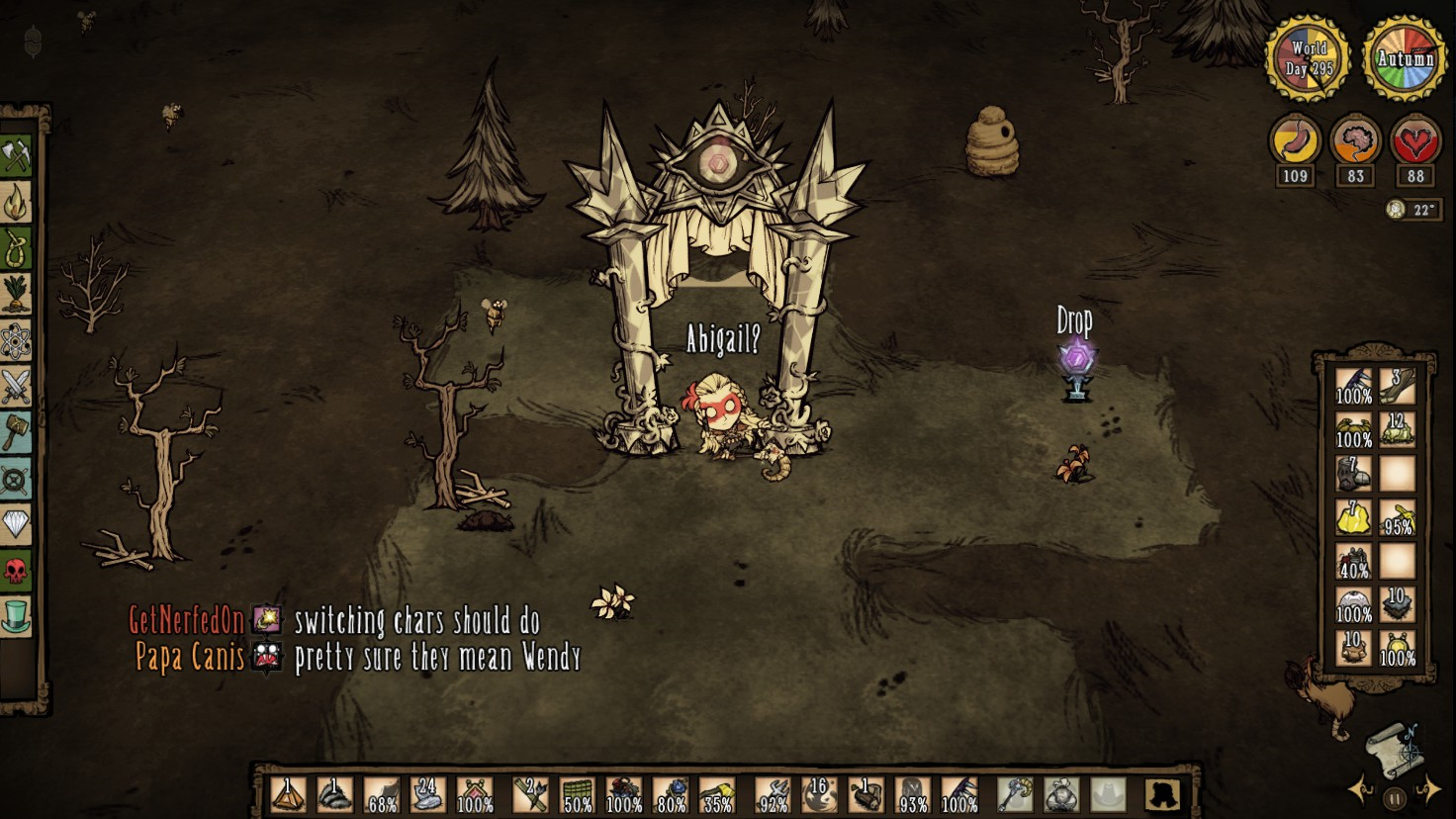1456x819 pixels.
Task: Select the gold nuggets in the backpack
Action: 1353,516
